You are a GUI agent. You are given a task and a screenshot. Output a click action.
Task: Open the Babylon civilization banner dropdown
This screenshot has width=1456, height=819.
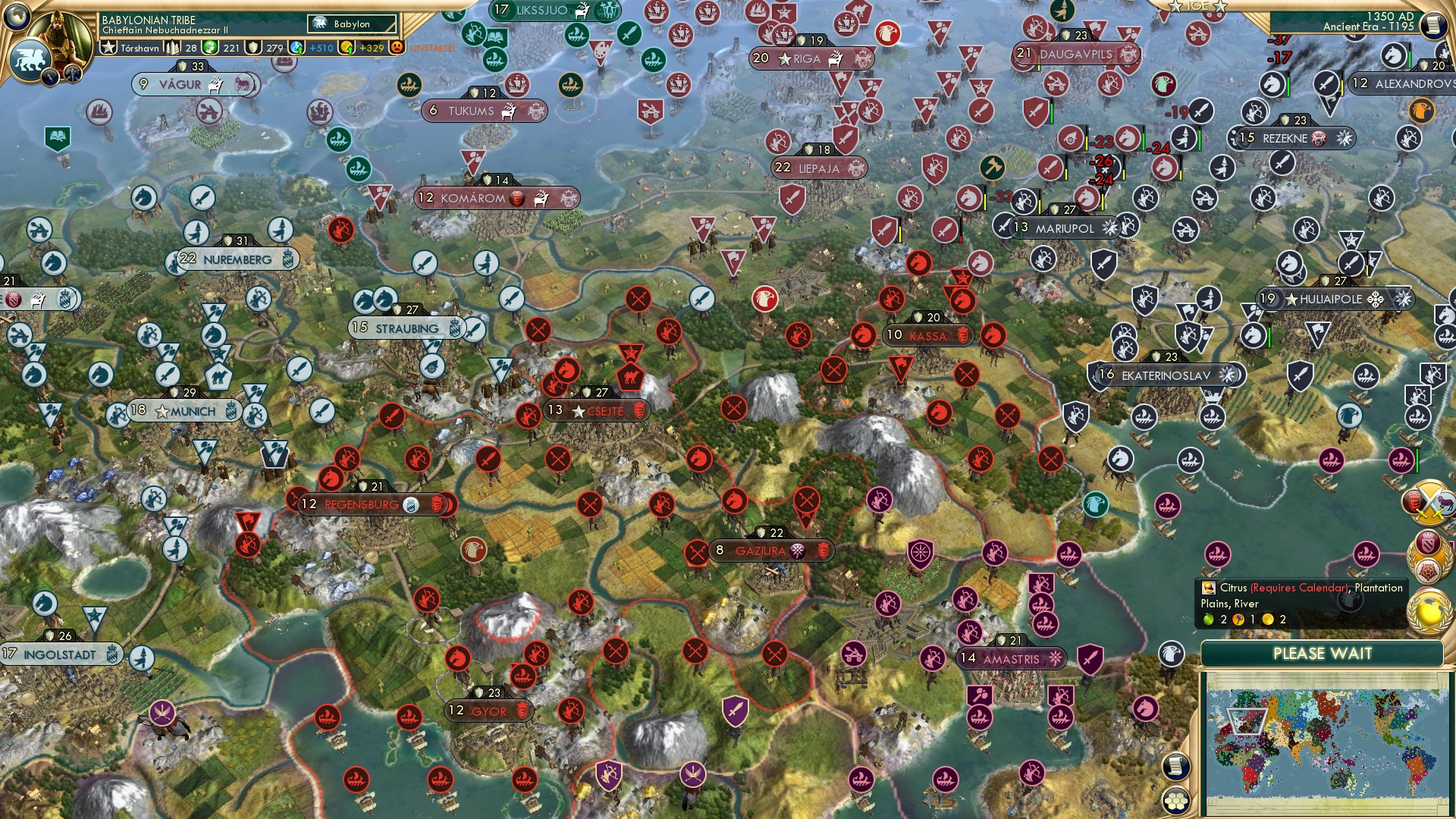tap(351, 24)
